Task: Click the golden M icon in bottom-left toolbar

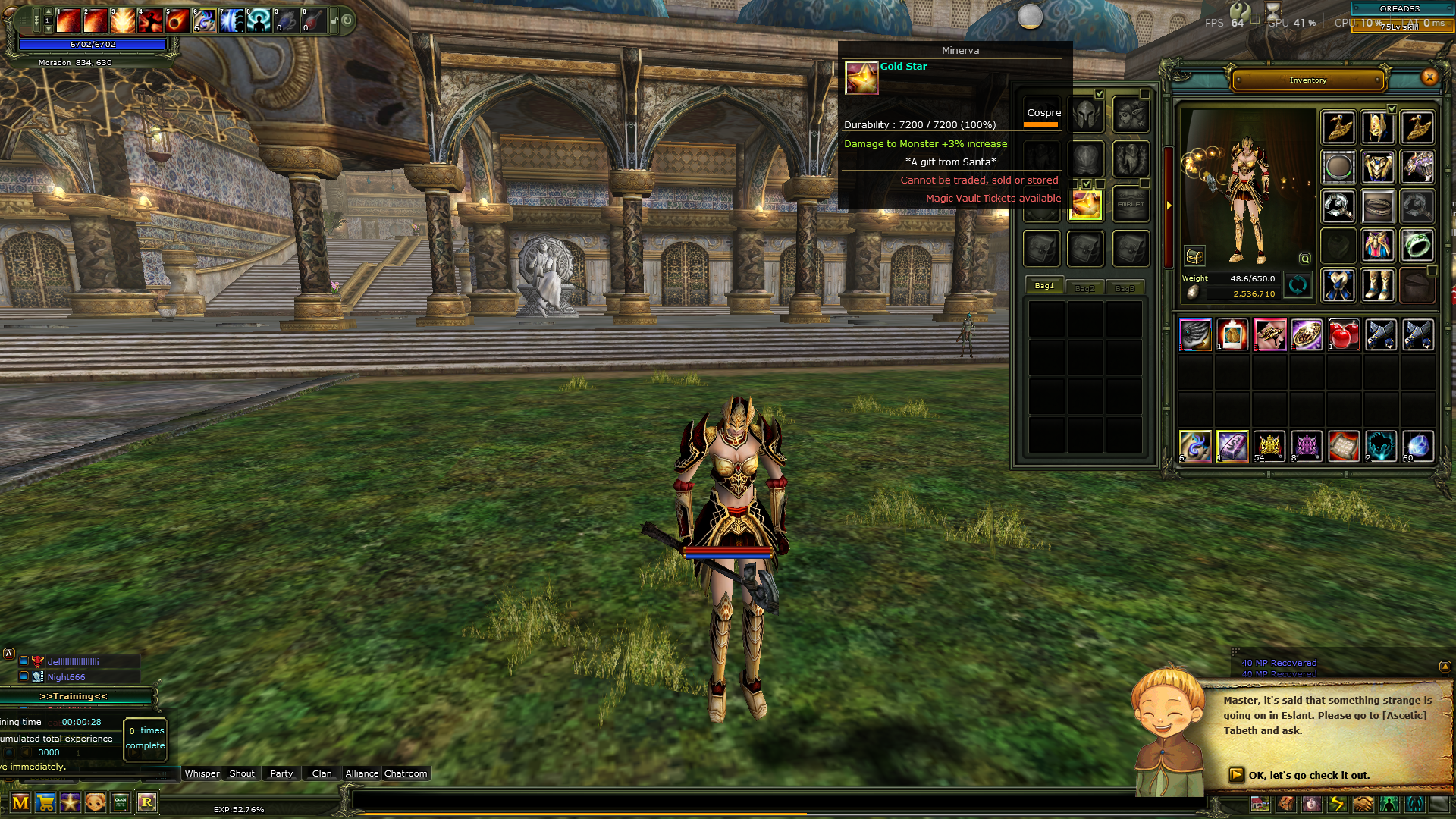Action: pyautogui.click(x=21, y=802)
